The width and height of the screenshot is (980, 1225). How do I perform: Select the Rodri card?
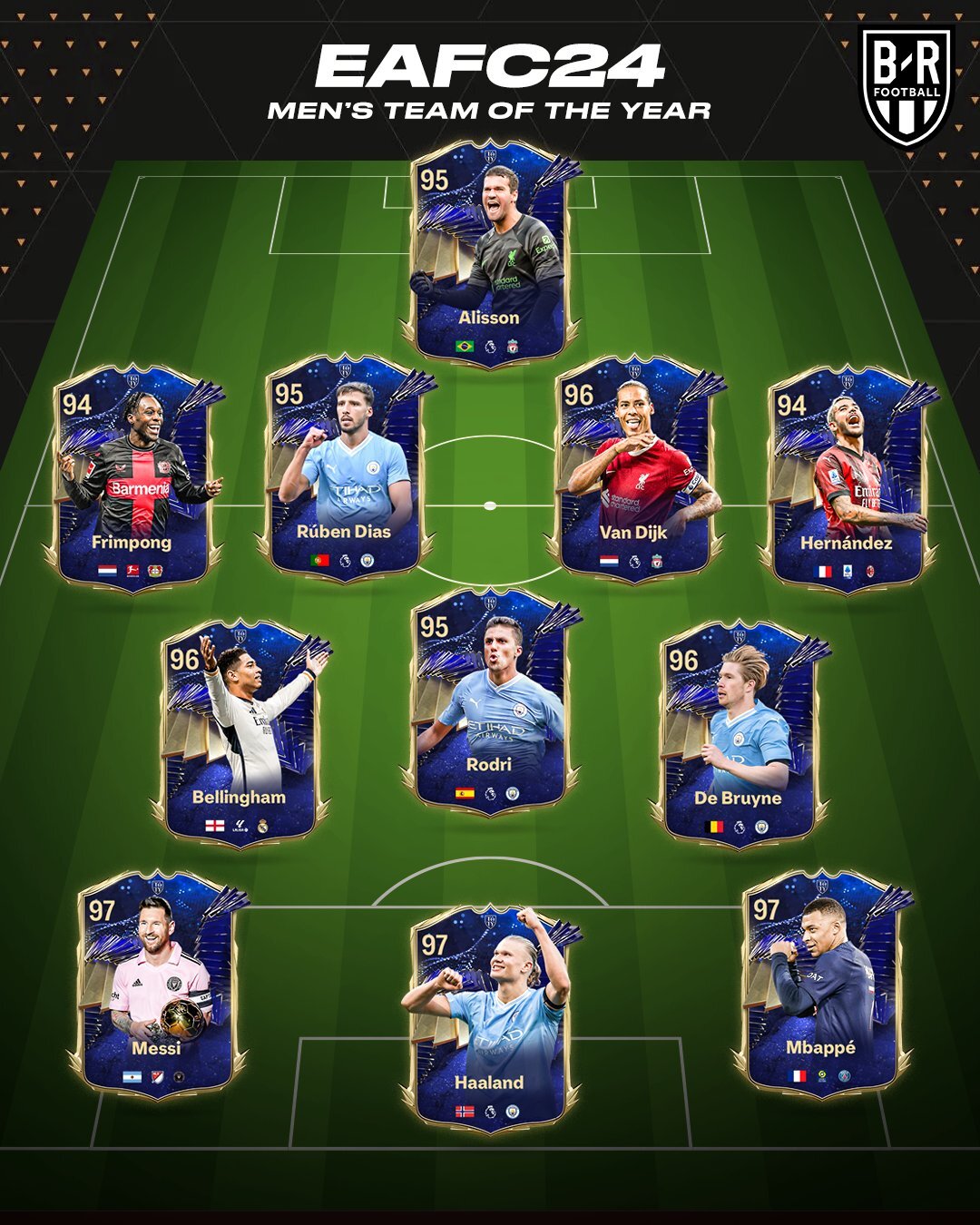pos(490,699)
